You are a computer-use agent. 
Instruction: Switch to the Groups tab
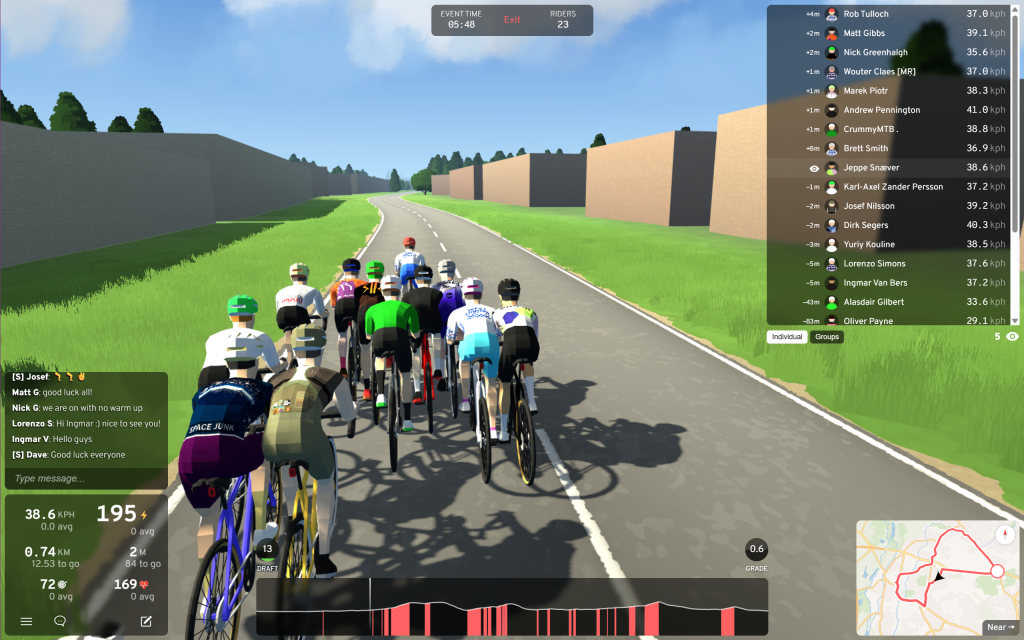pos(827,337)
